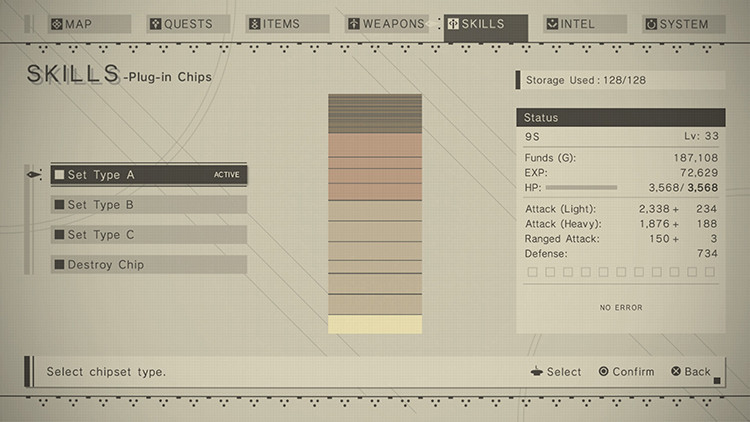Select the active Set Type A chipset

point(148,175)
